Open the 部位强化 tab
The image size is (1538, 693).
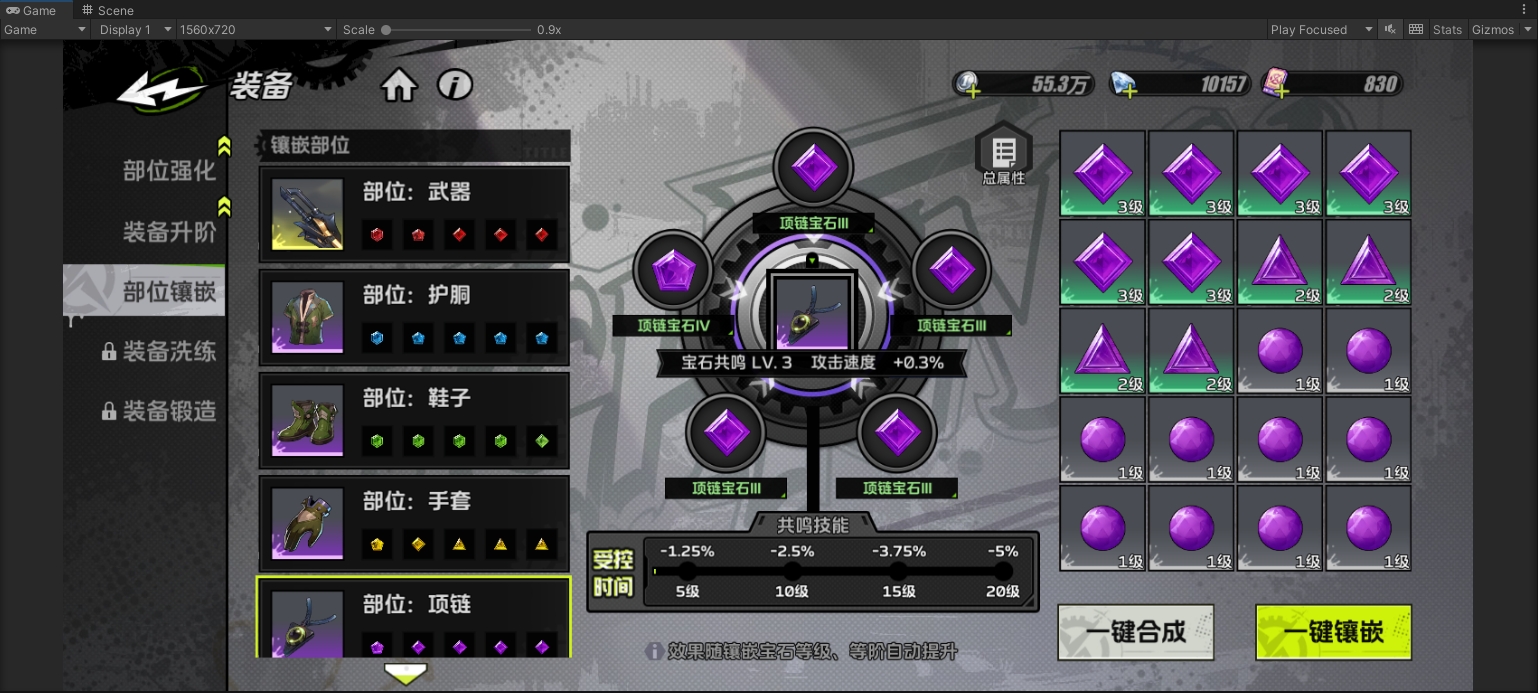click(x=168, y=171)
